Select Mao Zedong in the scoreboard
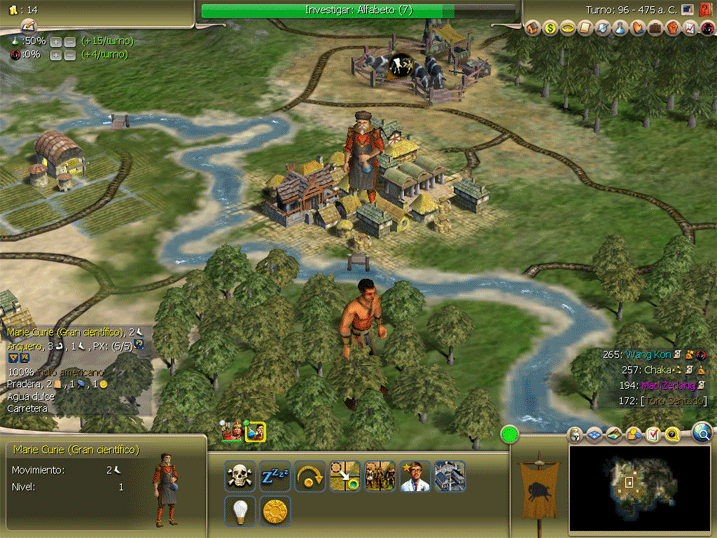 pos(659,385)
